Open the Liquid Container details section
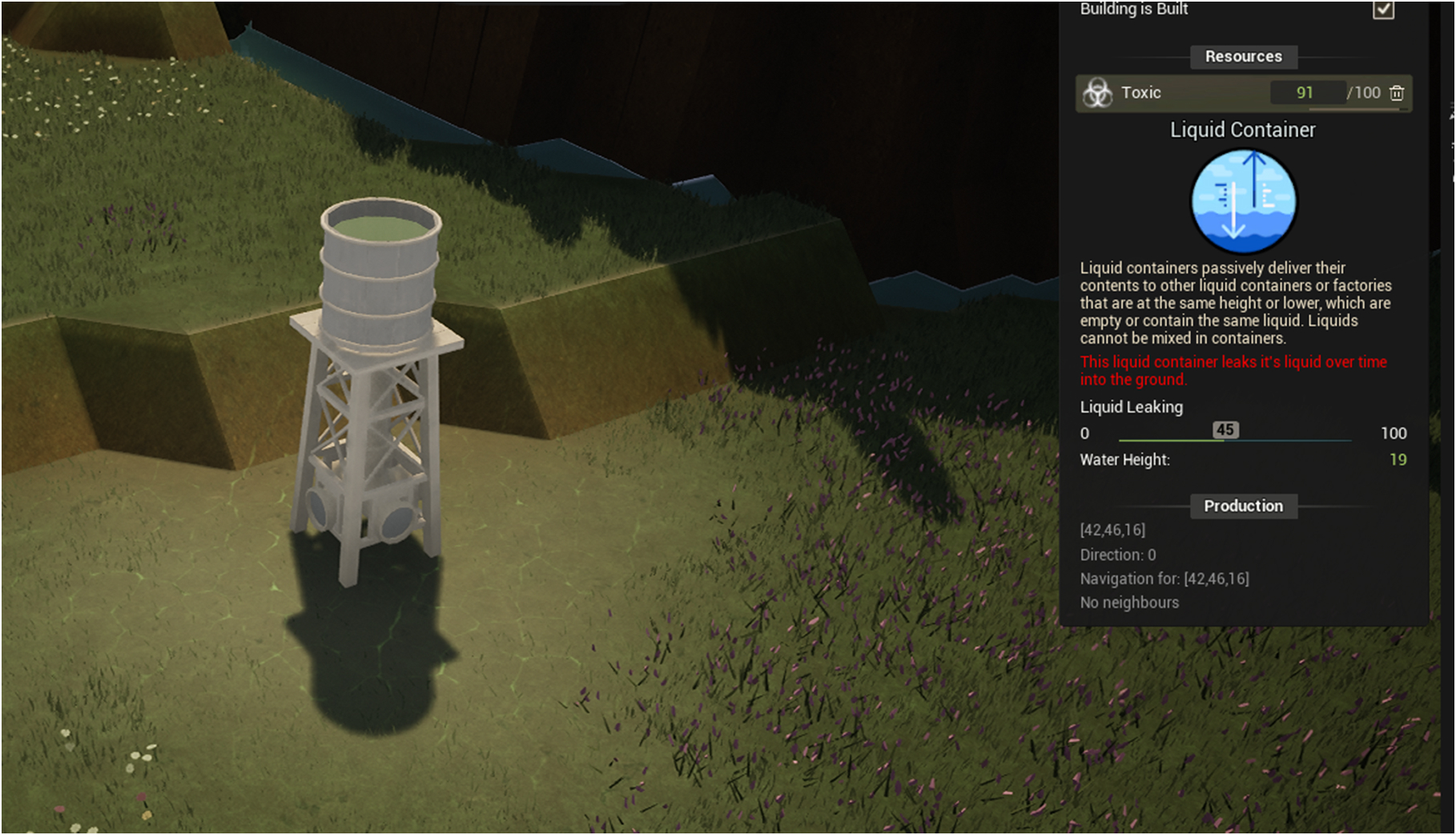Image resolution: width=1456 pixels, height=835 pixels. (x=1243, y=129)
